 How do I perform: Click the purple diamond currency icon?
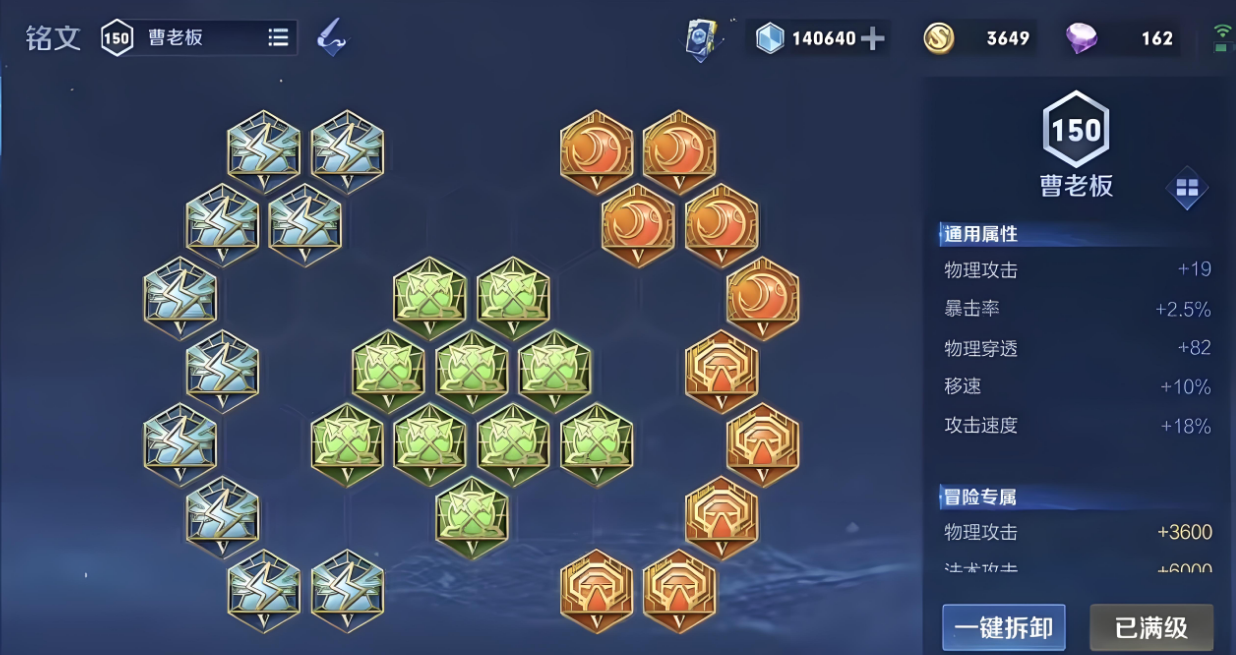point(1081,39)
